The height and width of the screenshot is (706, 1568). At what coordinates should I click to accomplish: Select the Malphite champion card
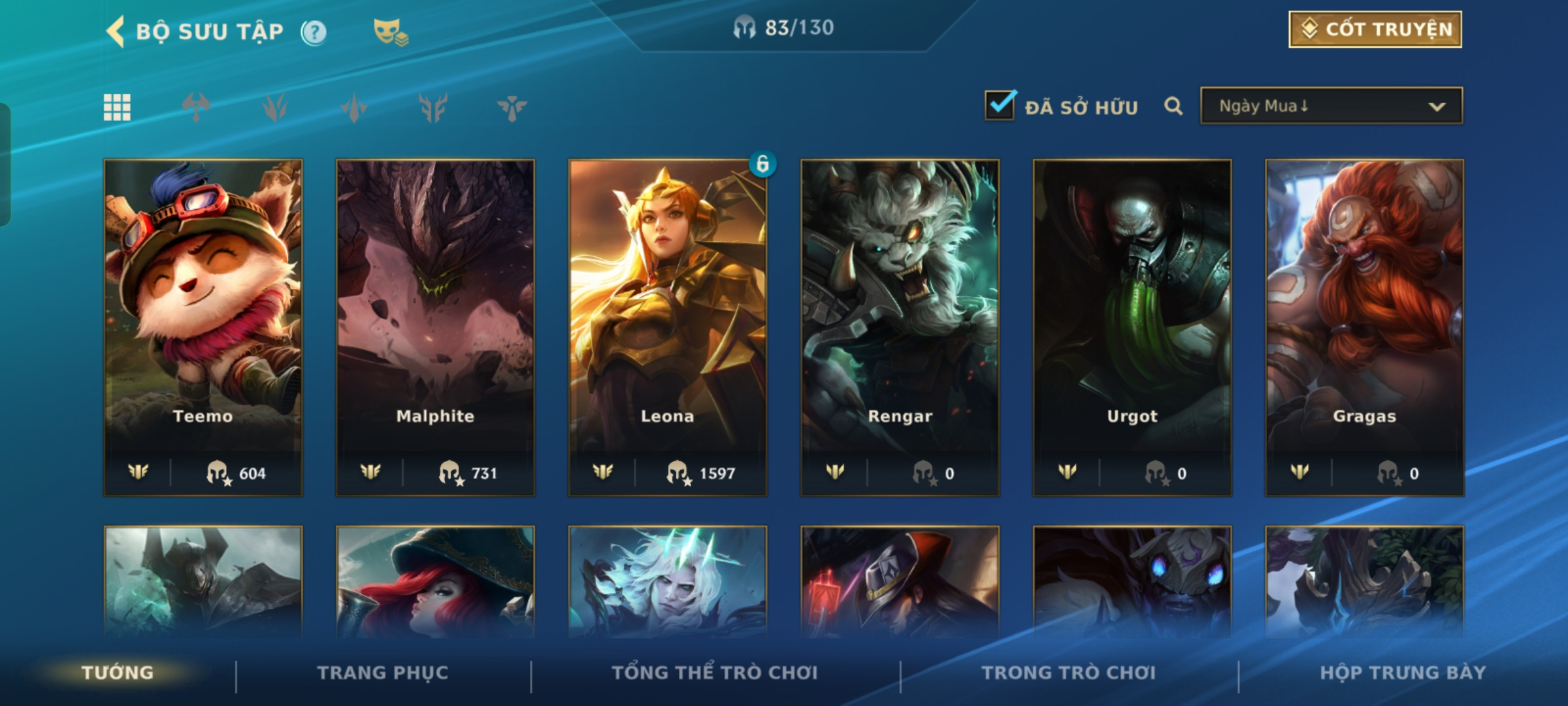435,327
